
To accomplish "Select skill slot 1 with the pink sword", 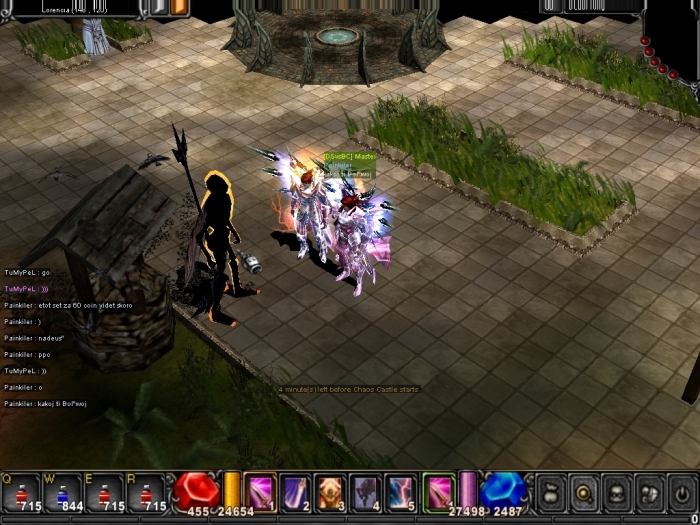I will [260, 490].
